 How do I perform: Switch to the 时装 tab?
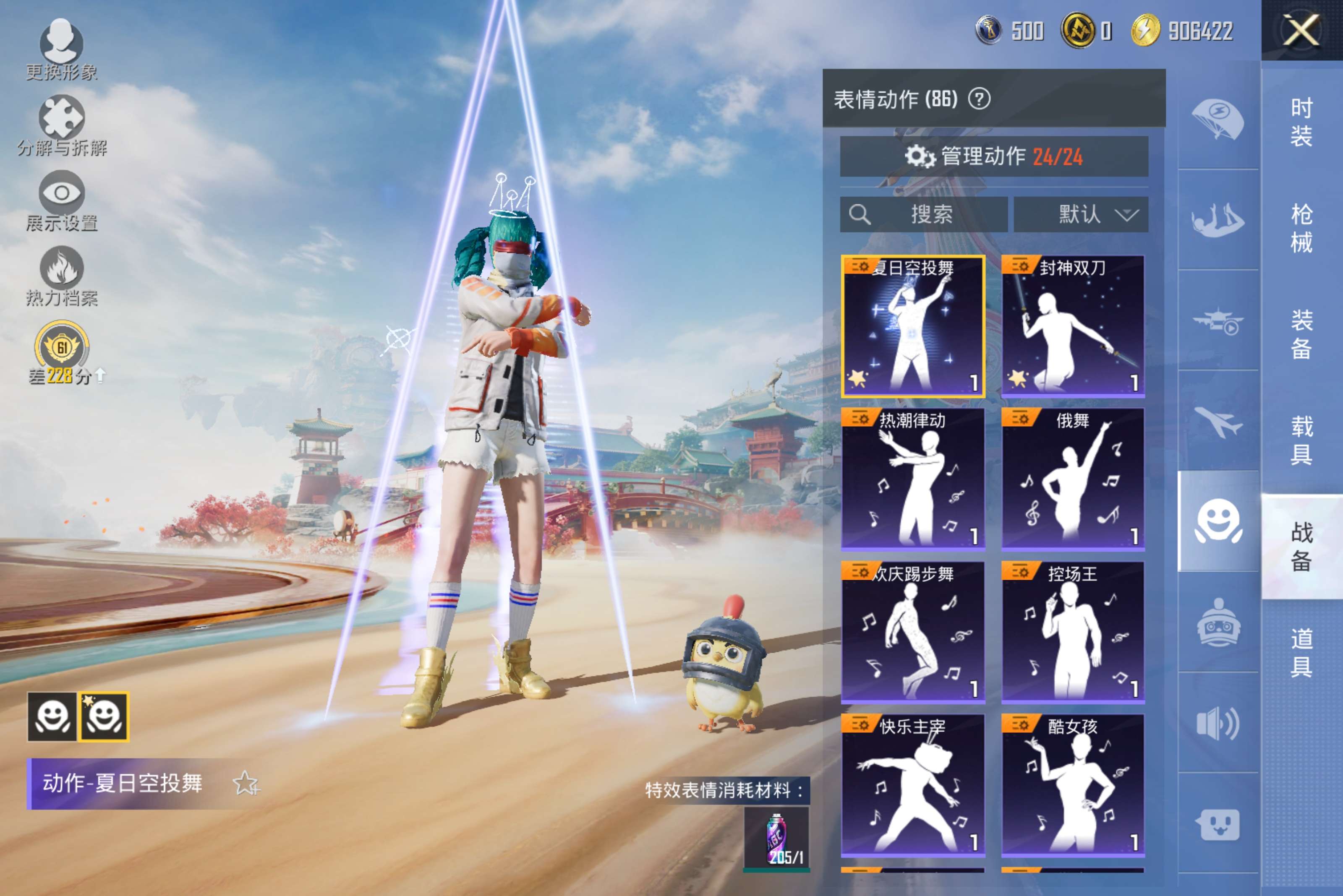(1301, 122)
